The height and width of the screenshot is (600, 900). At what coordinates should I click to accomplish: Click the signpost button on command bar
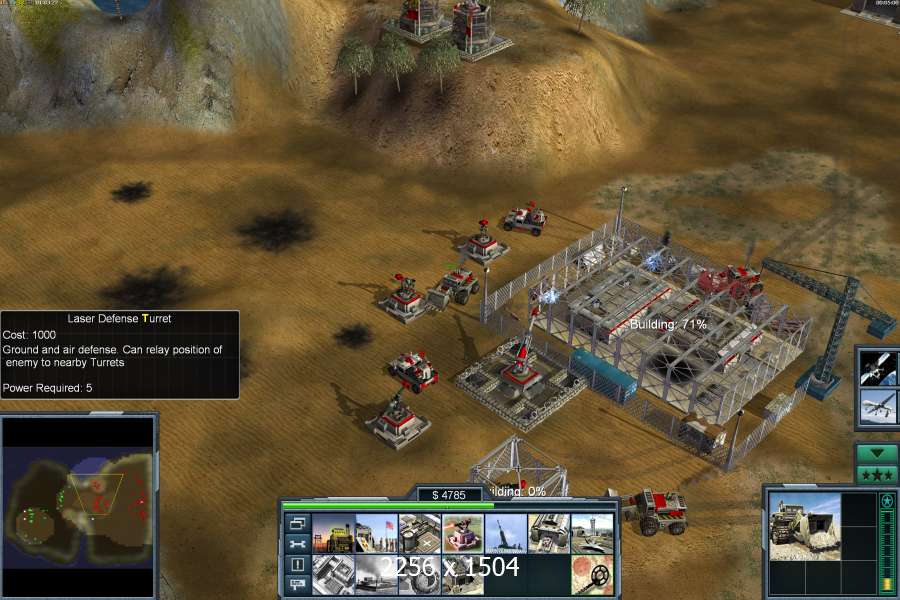(x=297, y=584)
